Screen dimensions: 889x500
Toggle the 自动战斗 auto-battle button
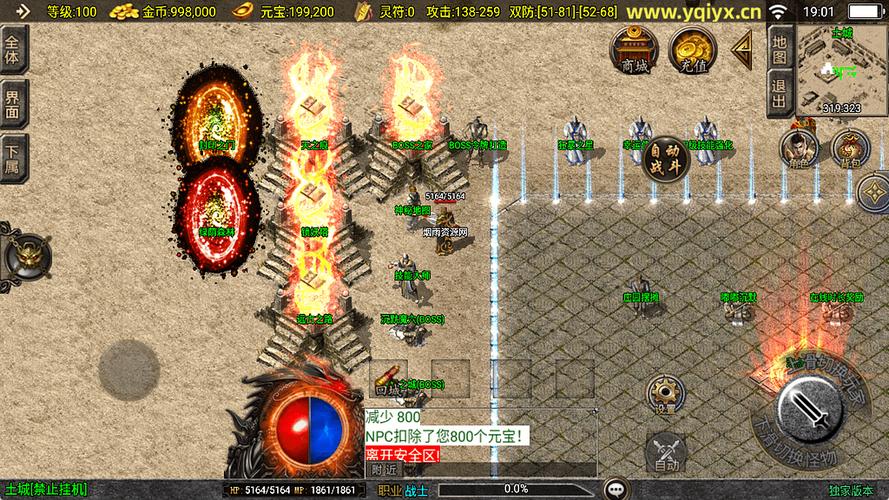tap(664, 160)
